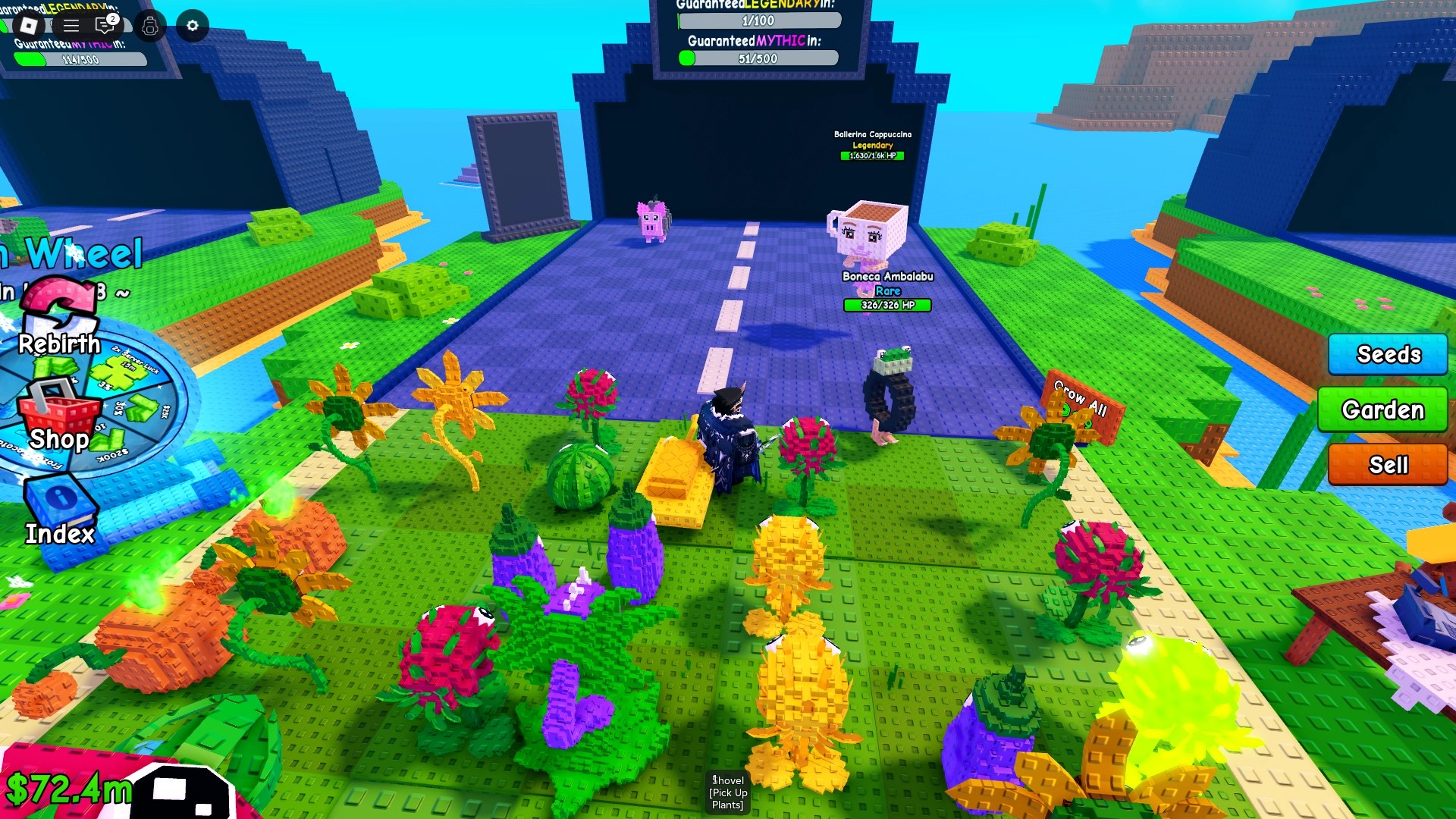This screenshot has width=1456, height=819.
Task: Open your inventory with the backpack icon
Action: click(150, 26)
